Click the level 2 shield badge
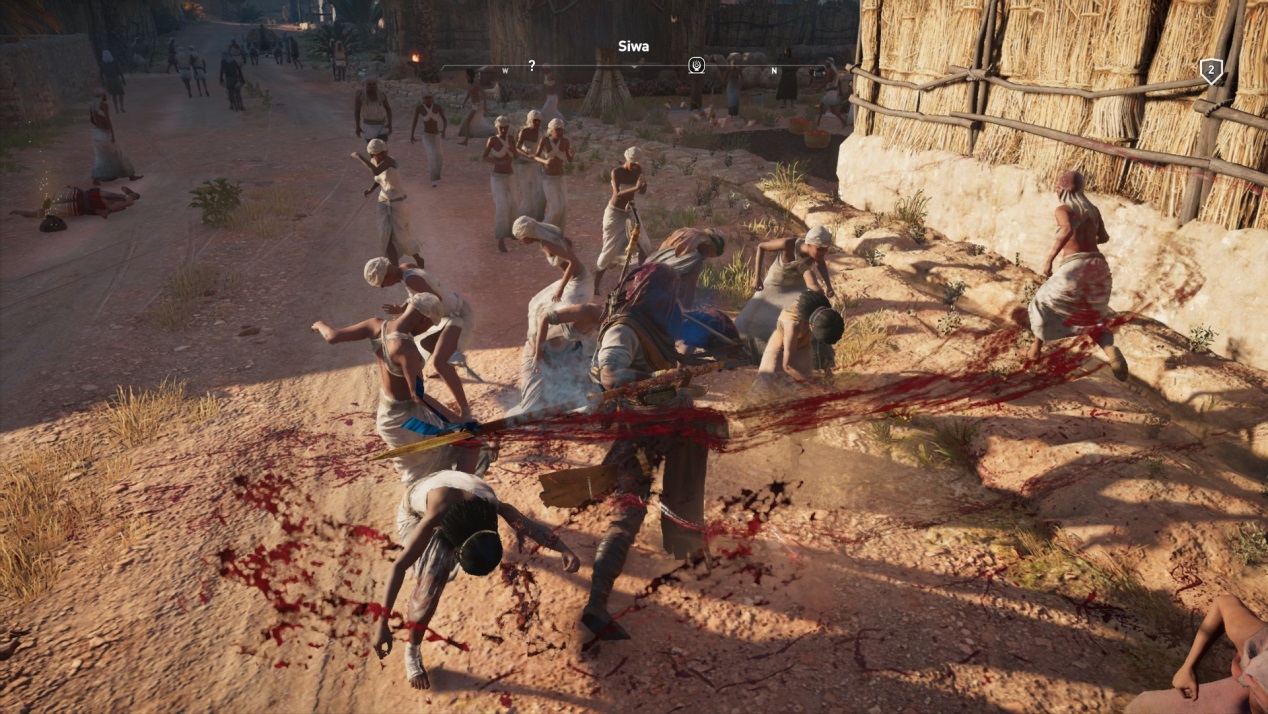 click(x=1211, y=71)
